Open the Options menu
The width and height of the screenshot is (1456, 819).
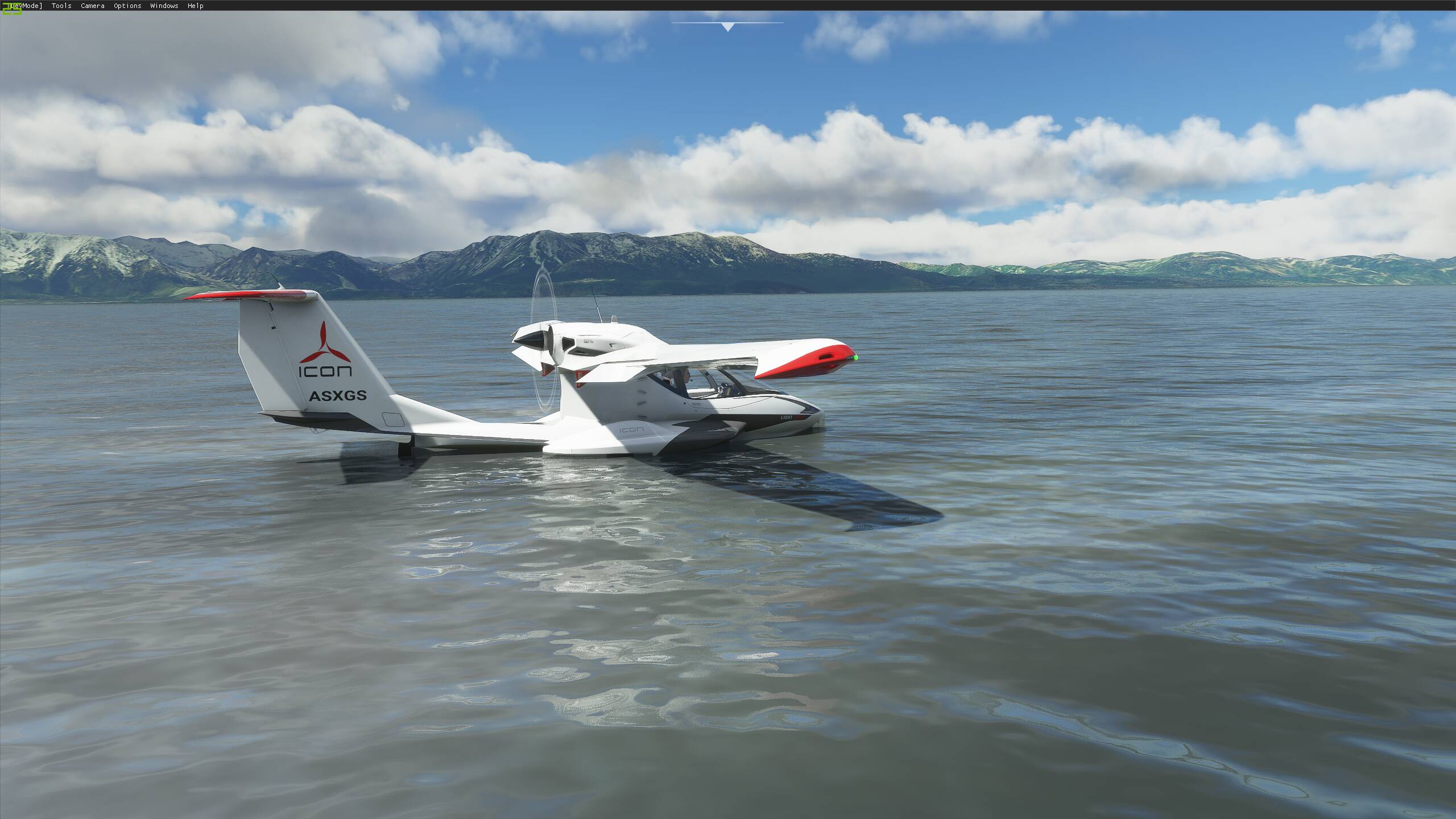(127, 6)
